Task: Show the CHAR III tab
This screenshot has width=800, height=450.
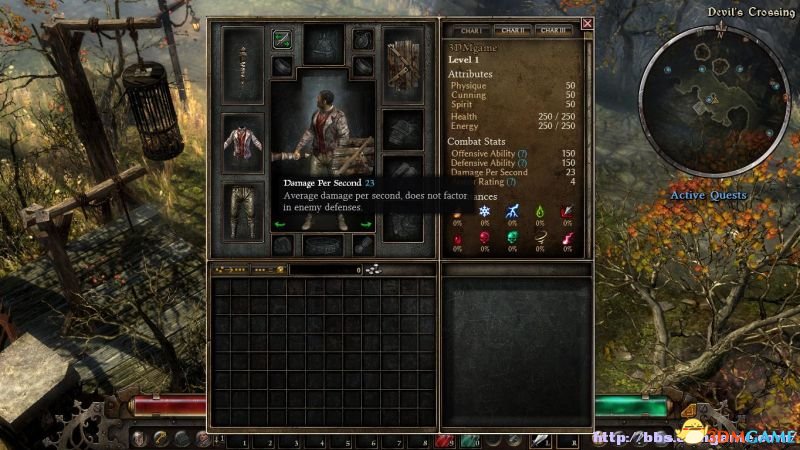Action: [x=558, y=31]
